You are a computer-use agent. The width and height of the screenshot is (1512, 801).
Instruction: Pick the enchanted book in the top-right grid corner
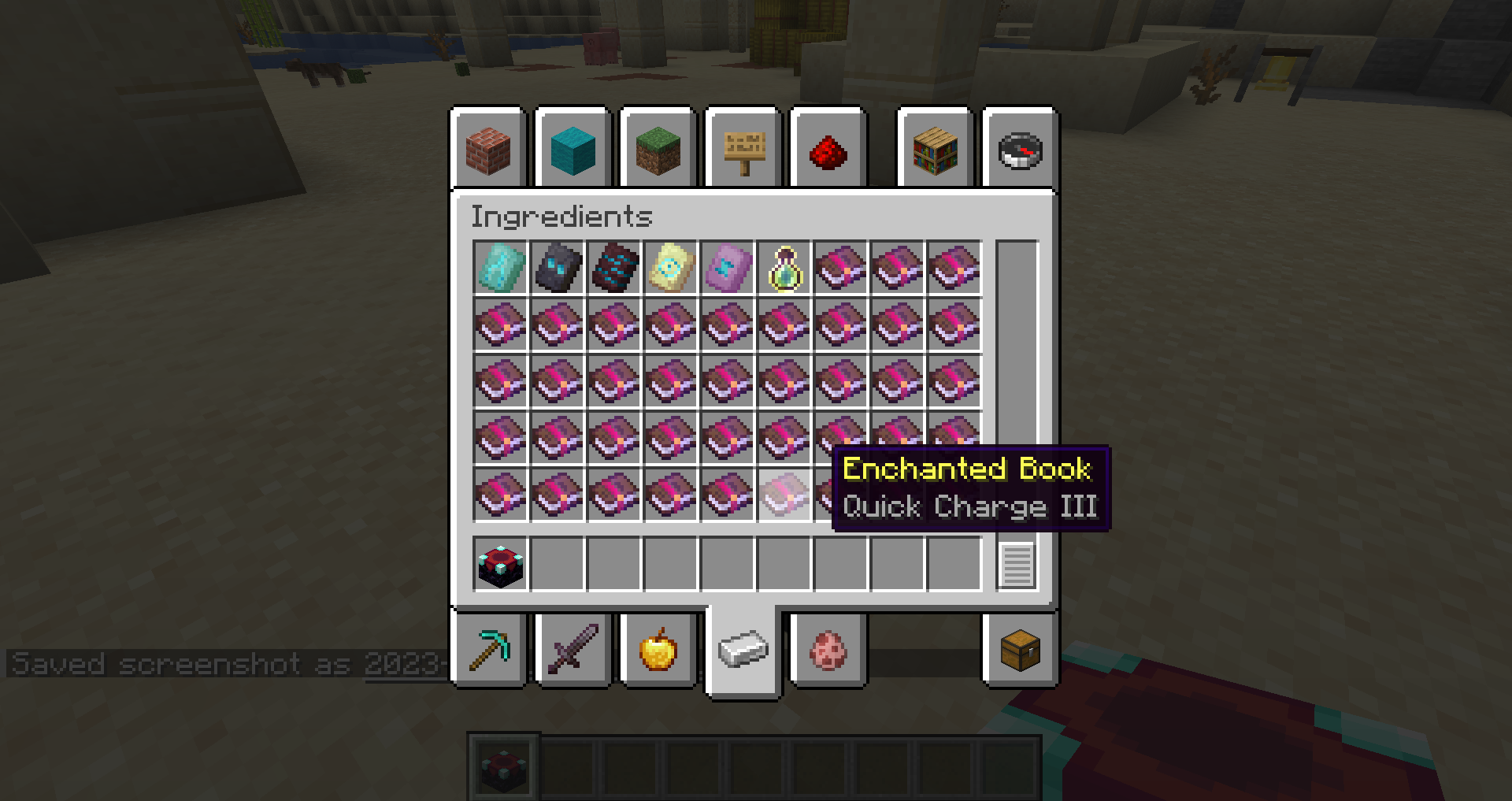[x=954, y=267]
